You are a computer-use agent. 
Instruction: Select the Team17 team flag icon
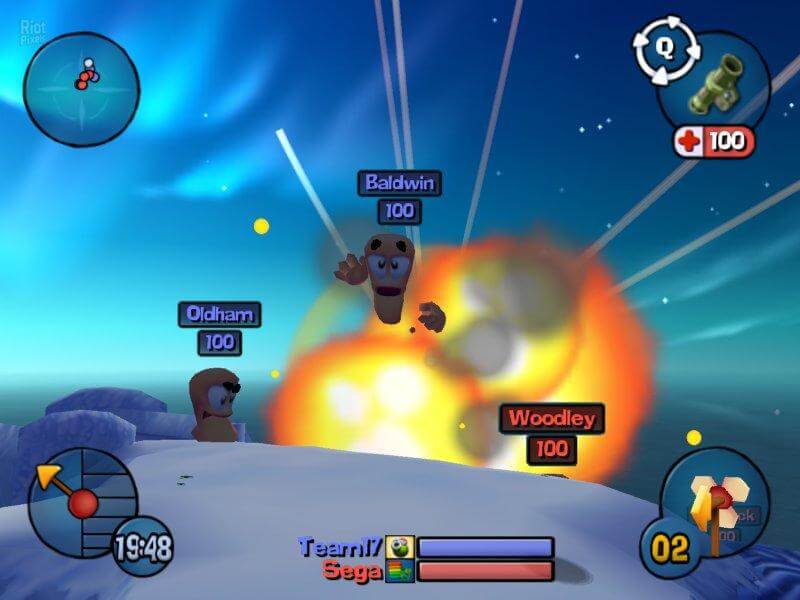tap(399, 546)
